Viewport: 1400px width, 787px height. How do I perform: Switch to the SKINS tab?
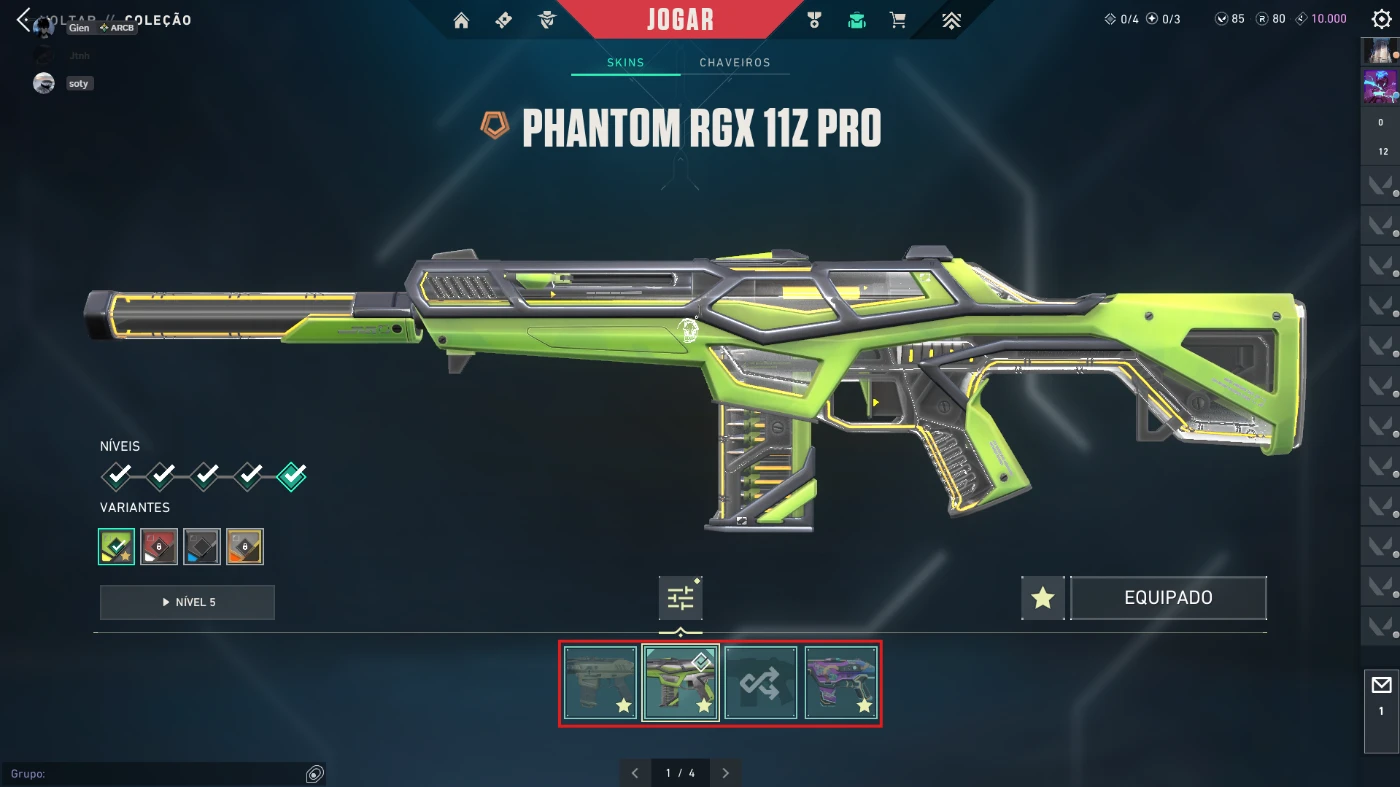coord(624,62)
